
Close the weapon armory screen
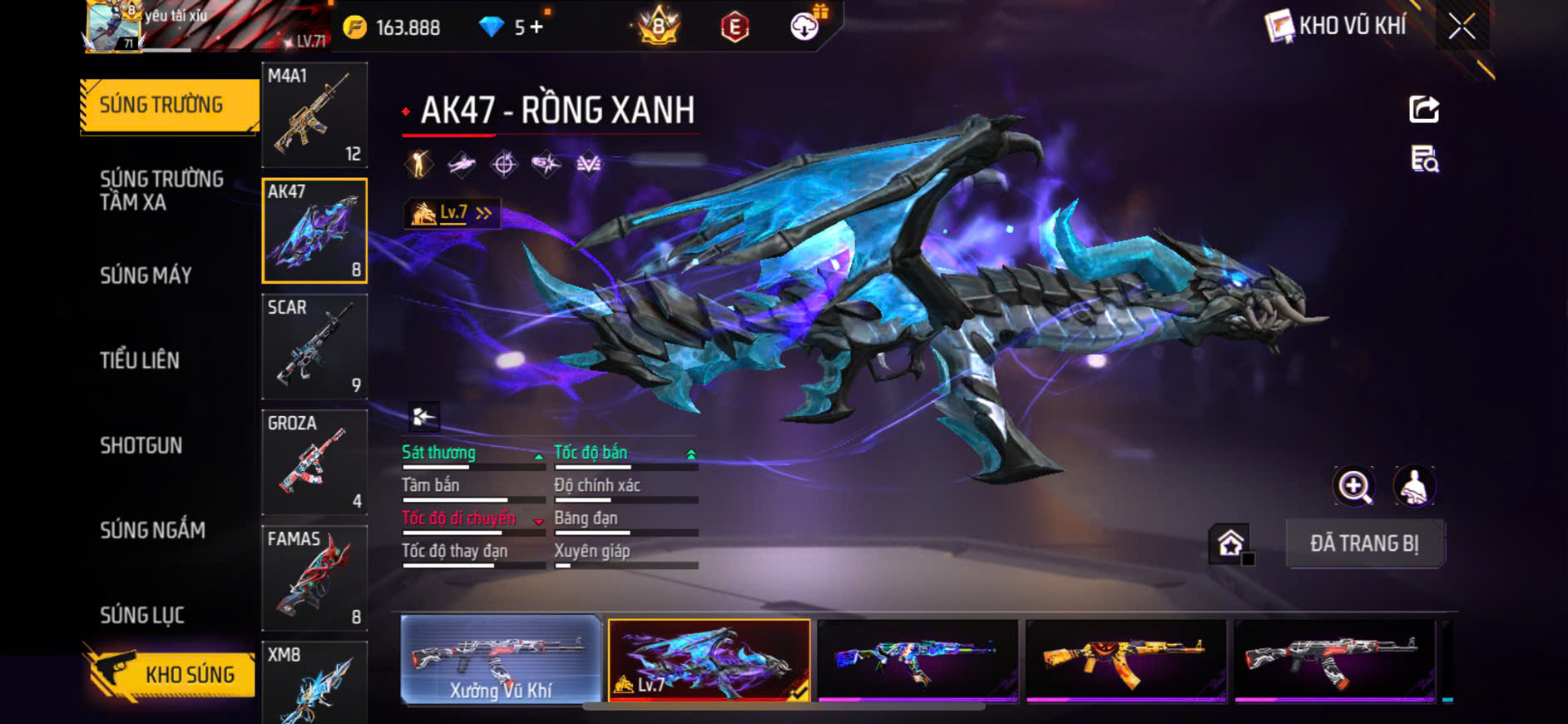1462,27
